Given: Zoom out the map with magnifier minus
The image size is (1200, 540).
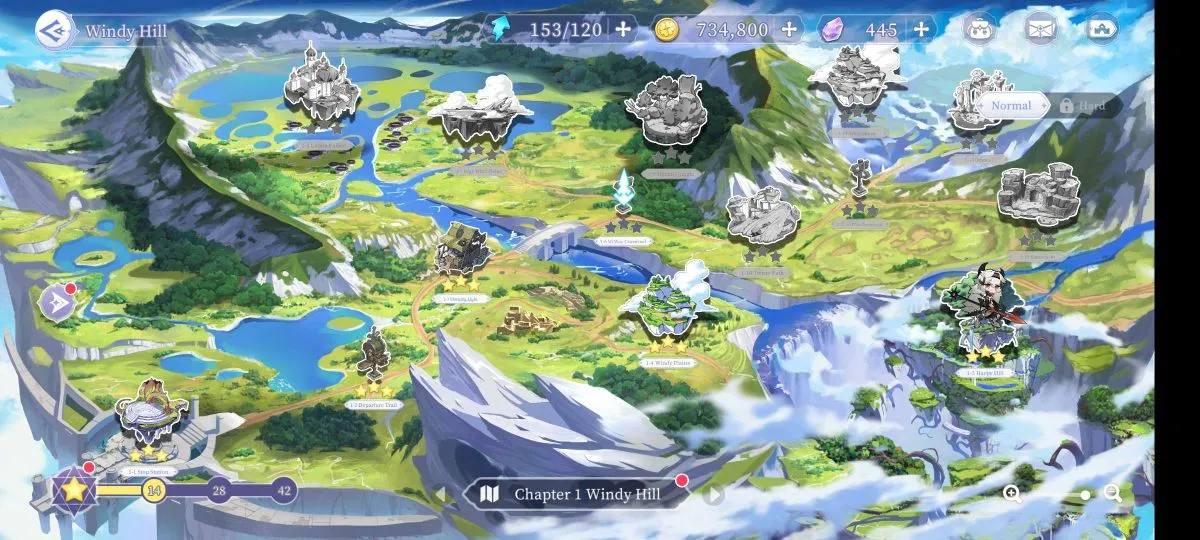Looking at the screenshot, I should pos(1113,493).
